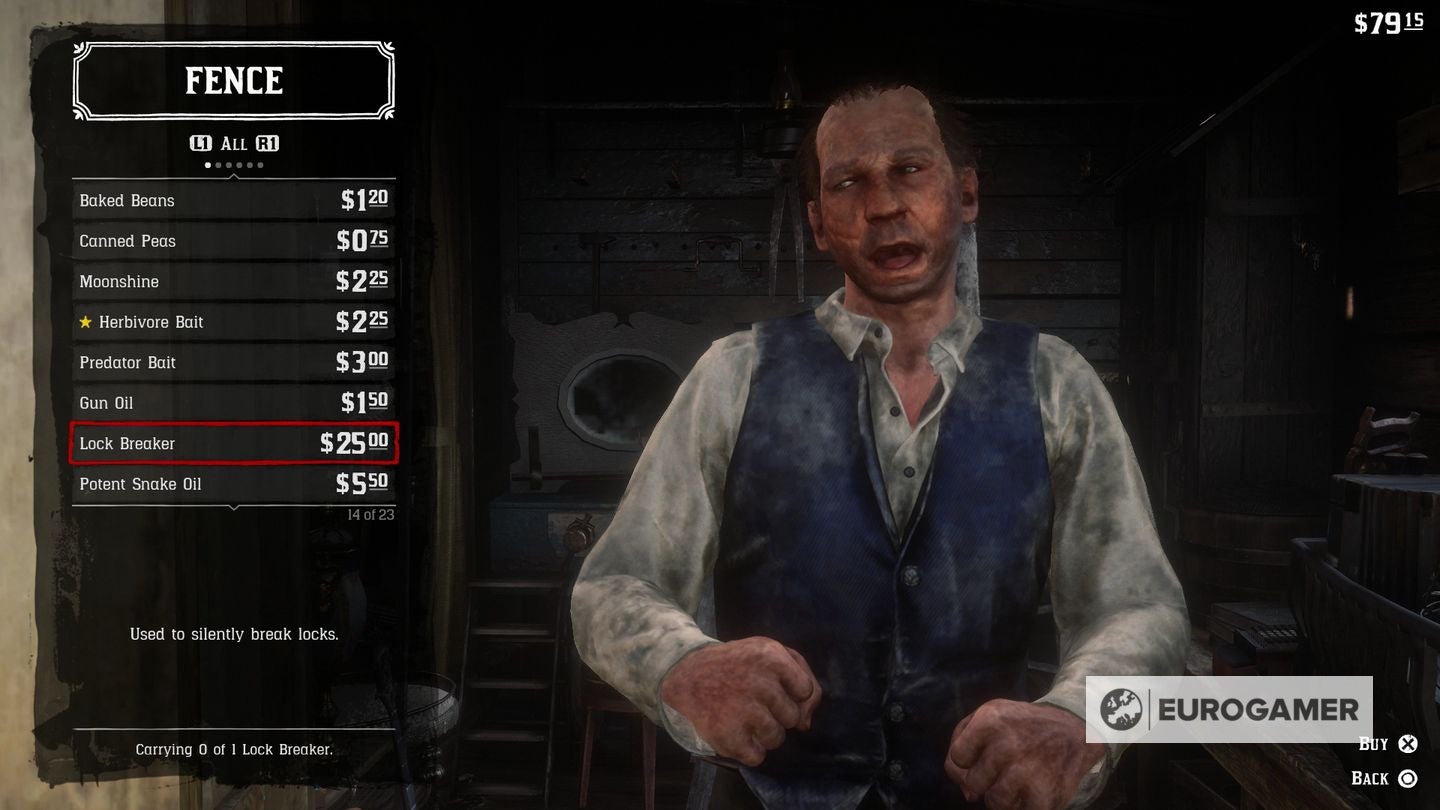Select the star icon beside Herbivore Bait
Screen dimensions: 1440x810
point(86,322)
